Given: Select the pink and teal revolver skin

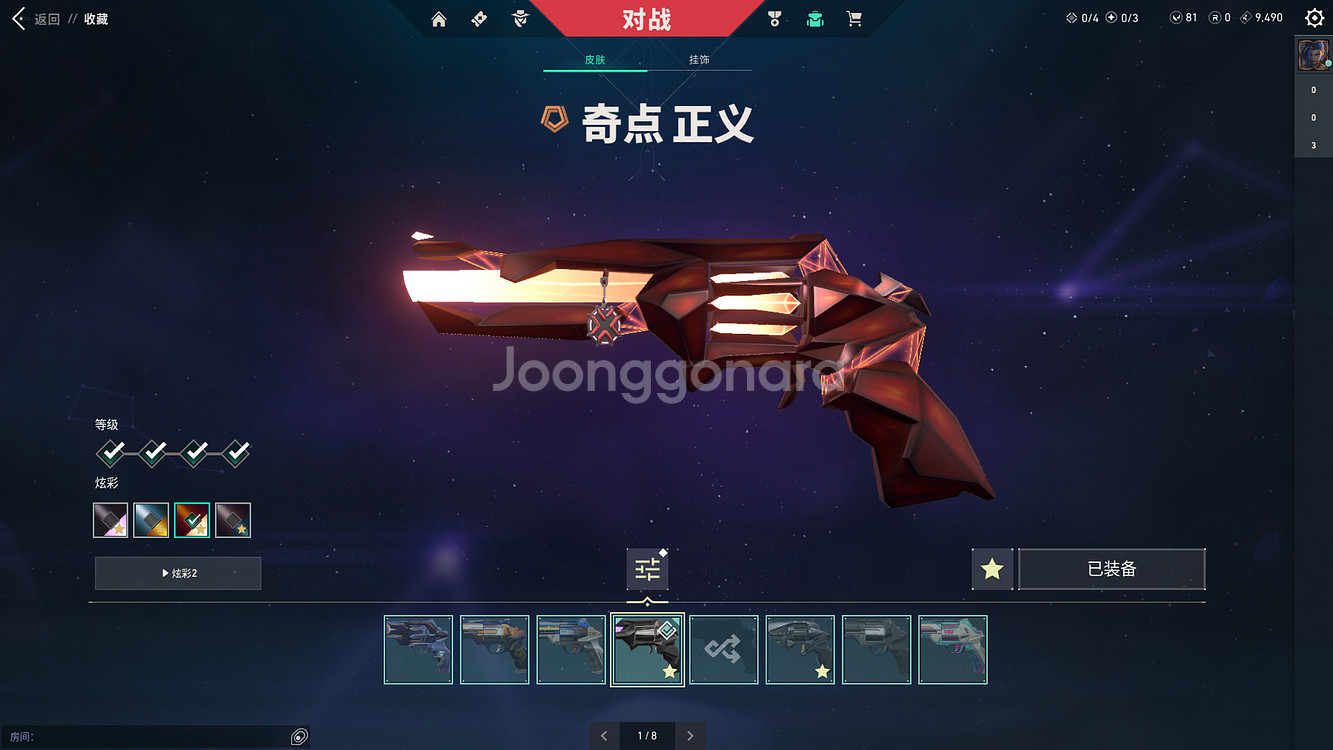Looking at the screenshot, I should pyautogui.click(x=953, y=650).
